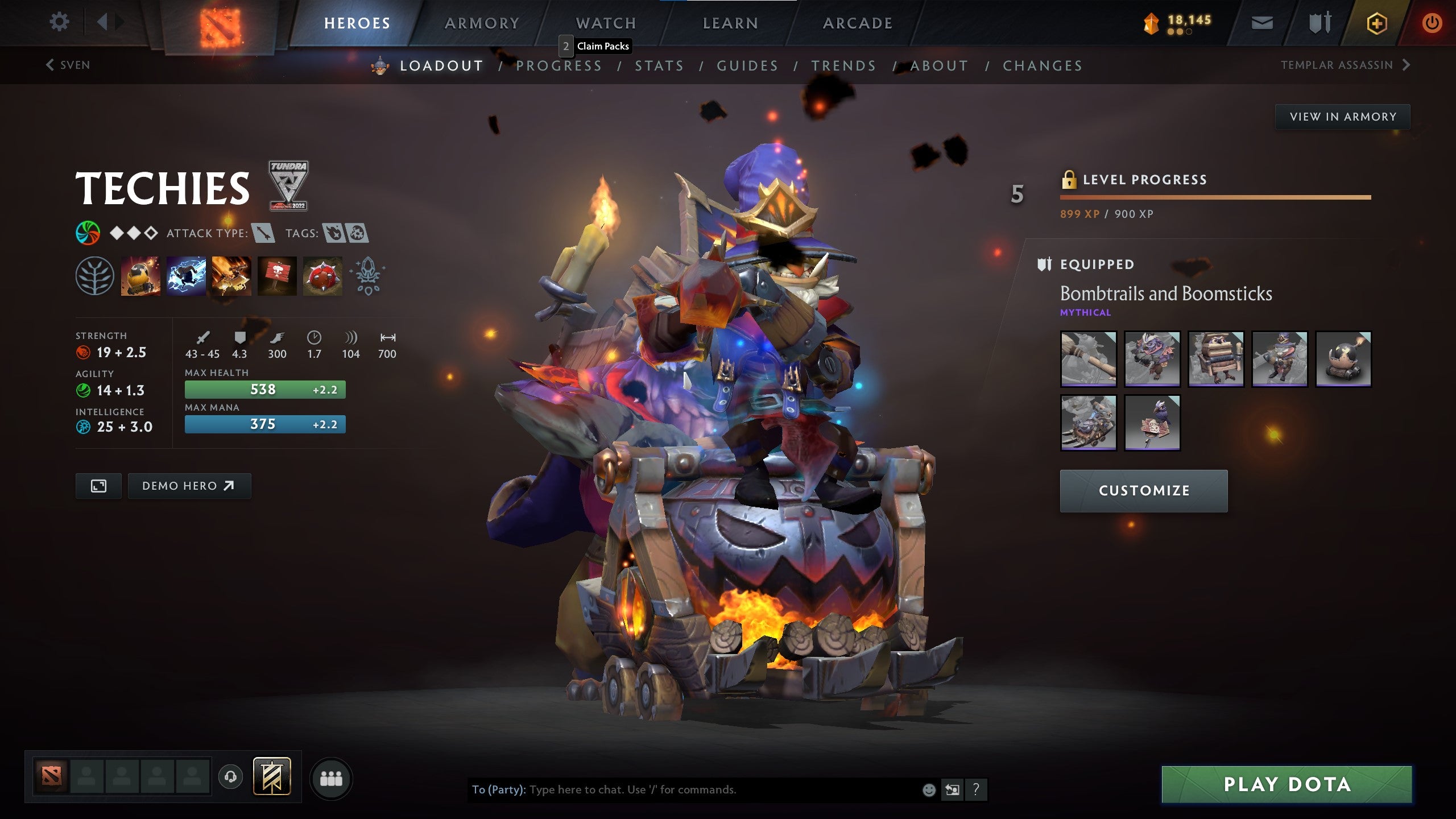Open the settings gear
1456x819 pixels.
click(59, 22)
